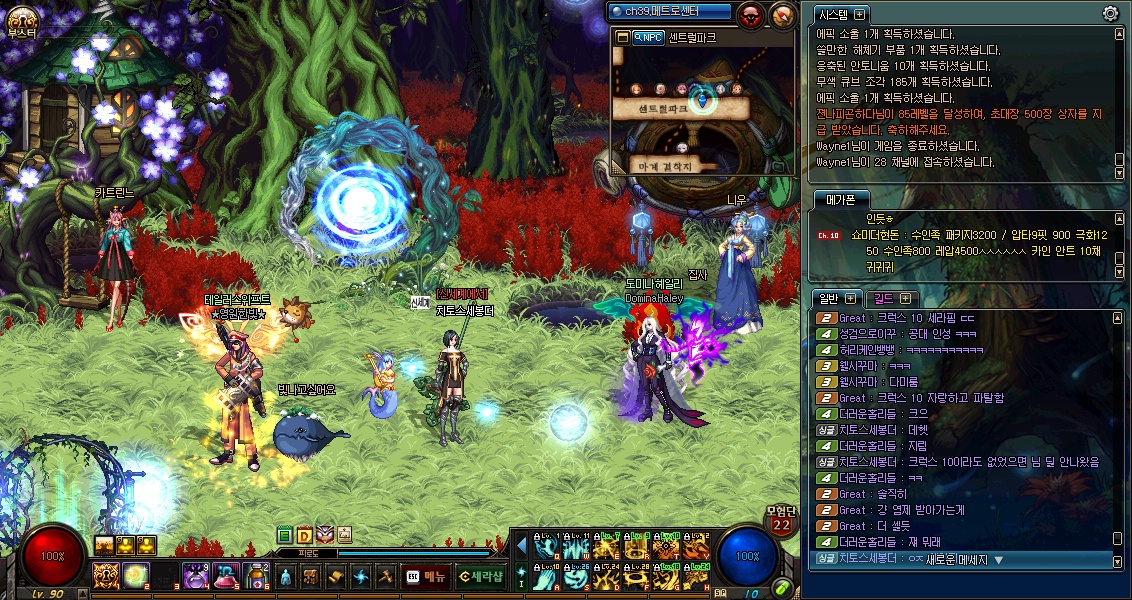Open the ESC 메뉴 menu button
The height and width of the screenshot is (600, 1132).
pyautogui.click(x=425, y=576)
